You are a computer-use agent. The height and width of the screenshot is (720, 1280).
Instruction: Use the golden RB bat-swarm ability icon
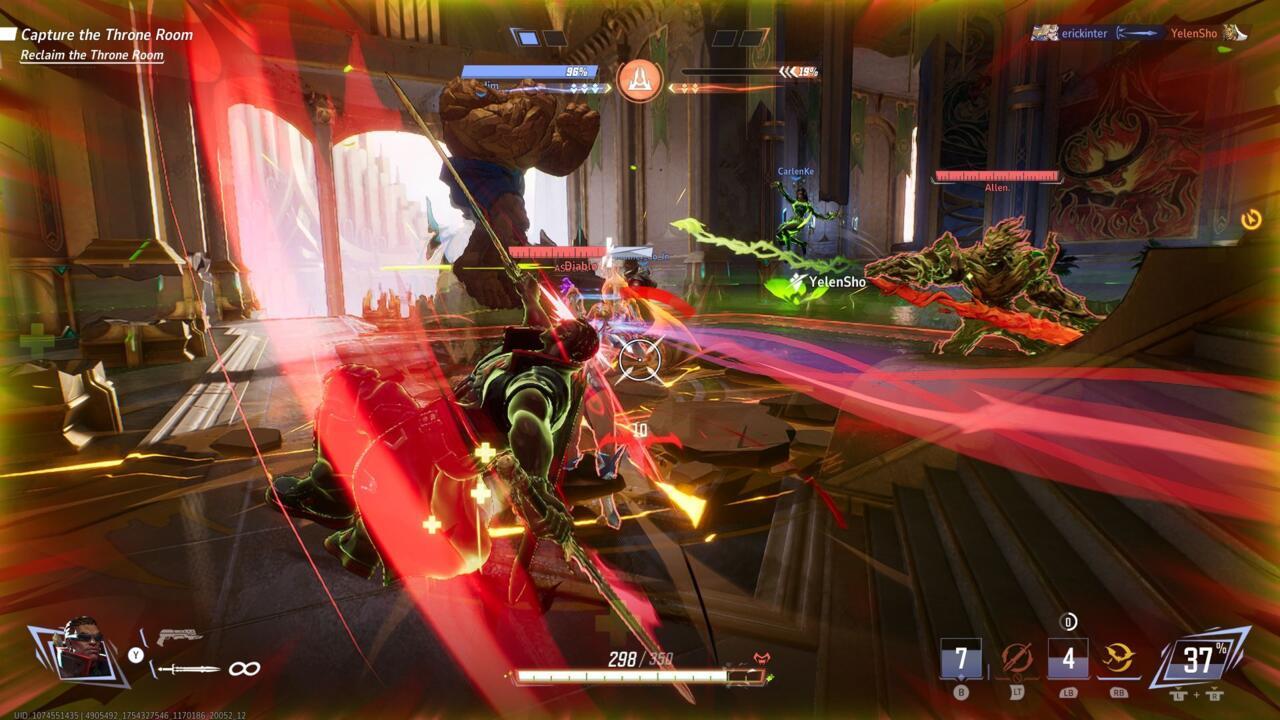pos(1118,657)
